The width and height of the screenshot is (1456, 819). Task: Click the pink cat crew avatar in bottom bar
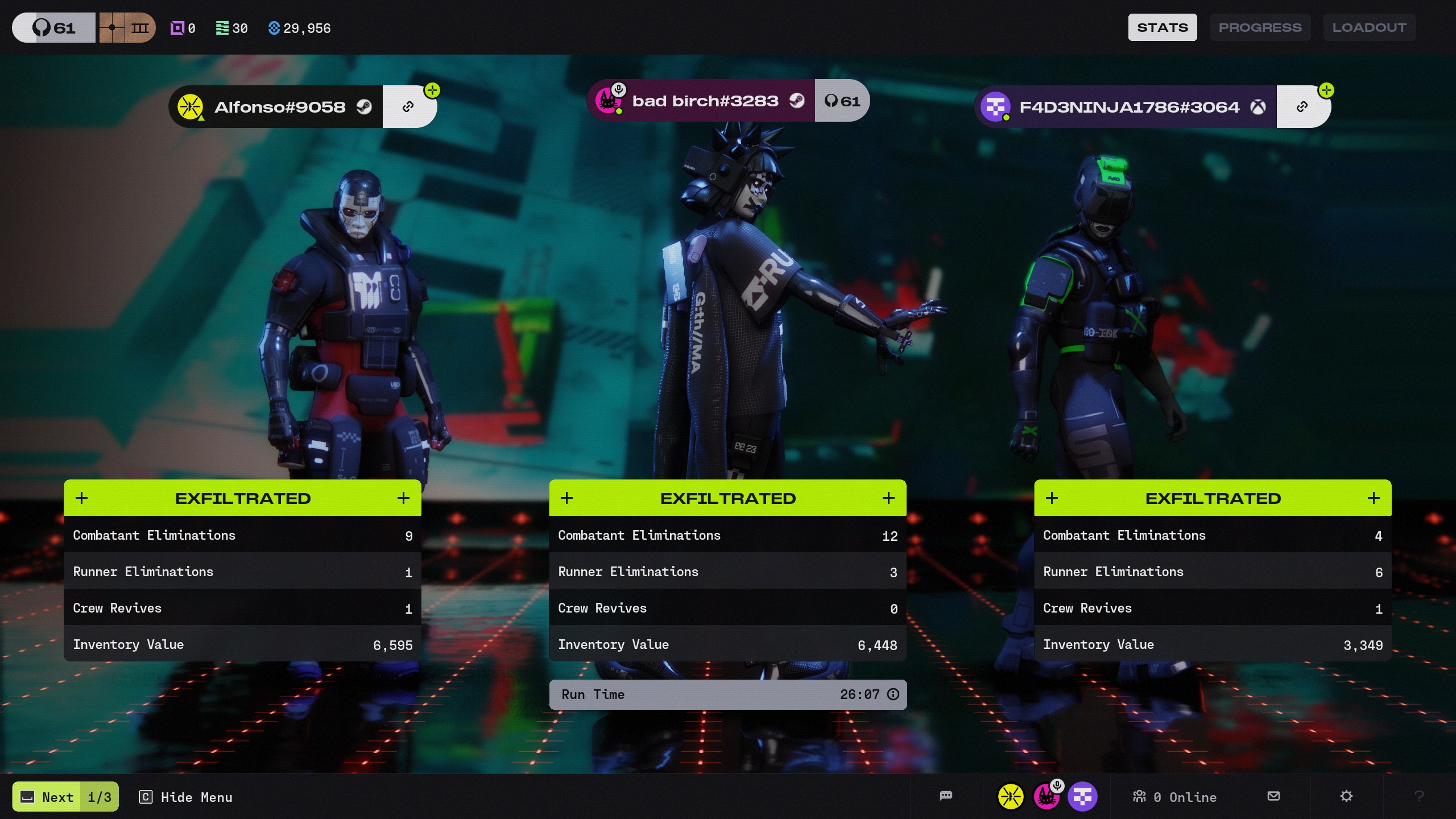click(x=1046, y=796)
